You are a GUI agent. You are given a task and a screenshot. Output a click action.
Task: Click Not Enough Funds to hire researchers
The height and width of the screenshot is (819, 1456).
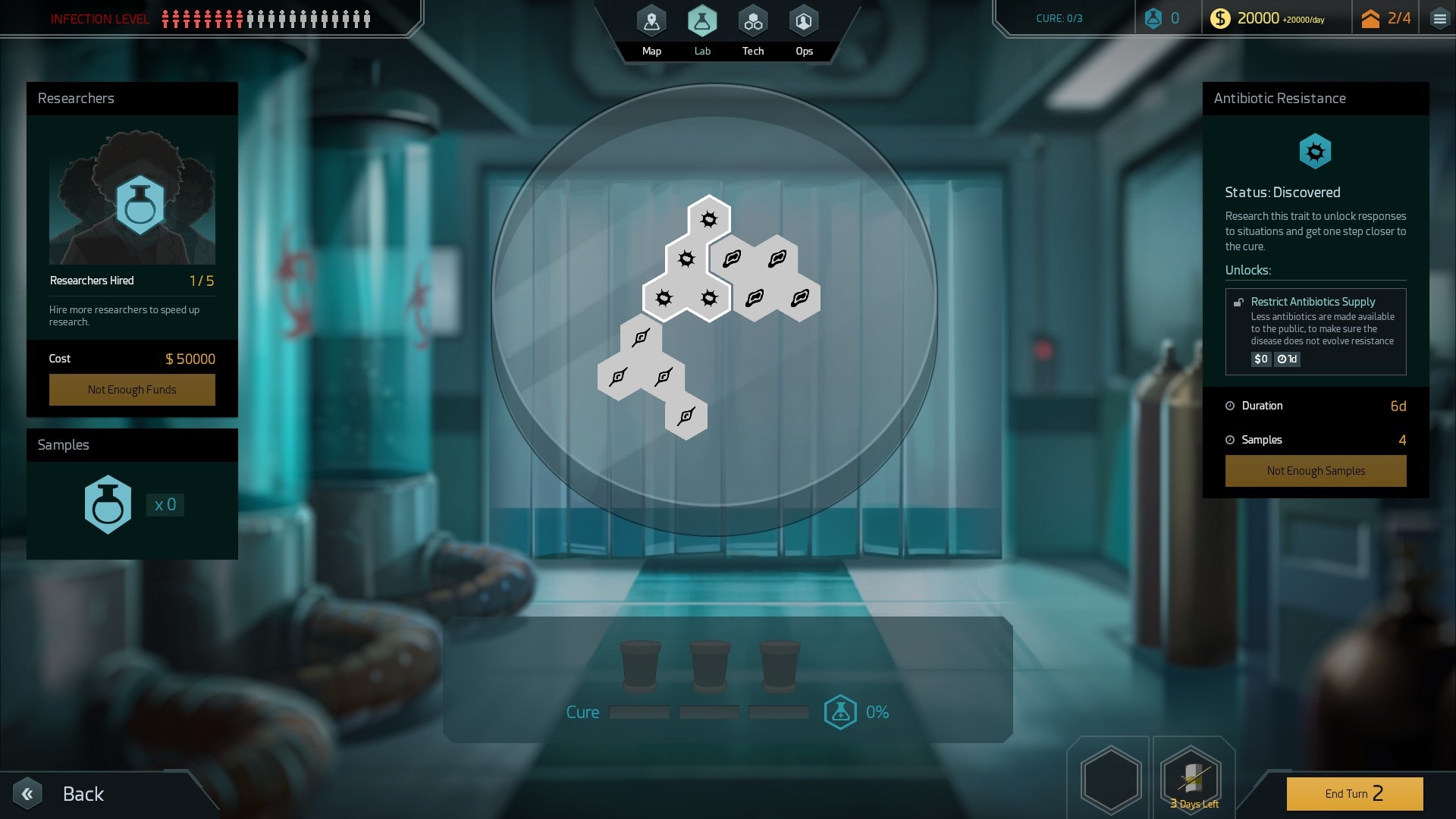(132, 389)
